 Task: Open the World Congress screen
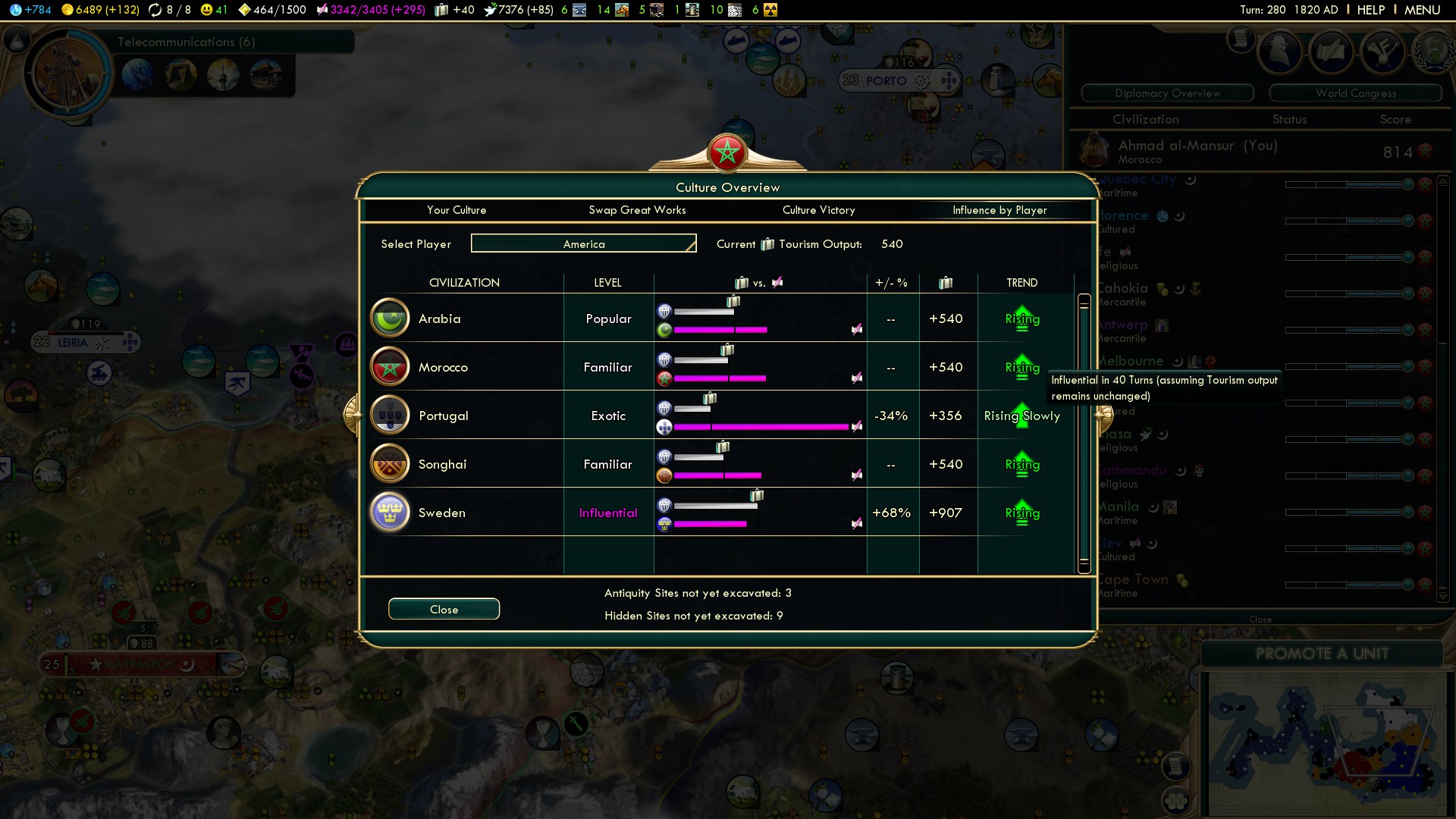click(x=1356, y=93)
